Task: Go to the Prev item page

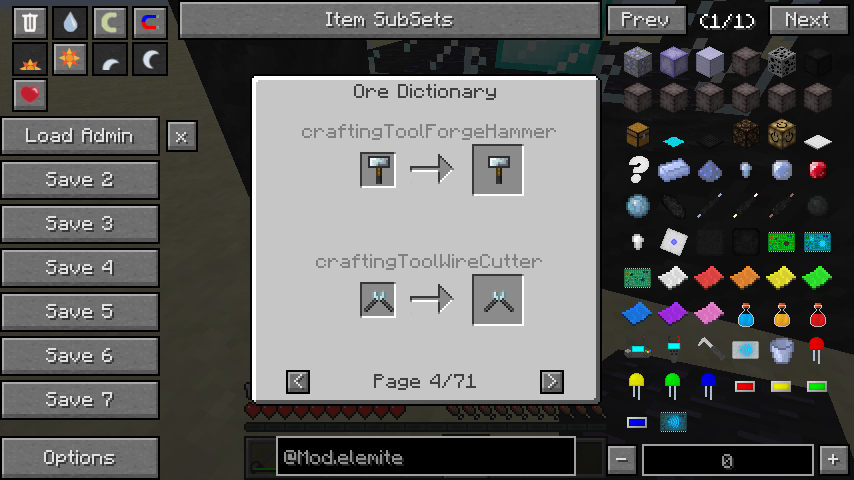Action: [645, 20]
